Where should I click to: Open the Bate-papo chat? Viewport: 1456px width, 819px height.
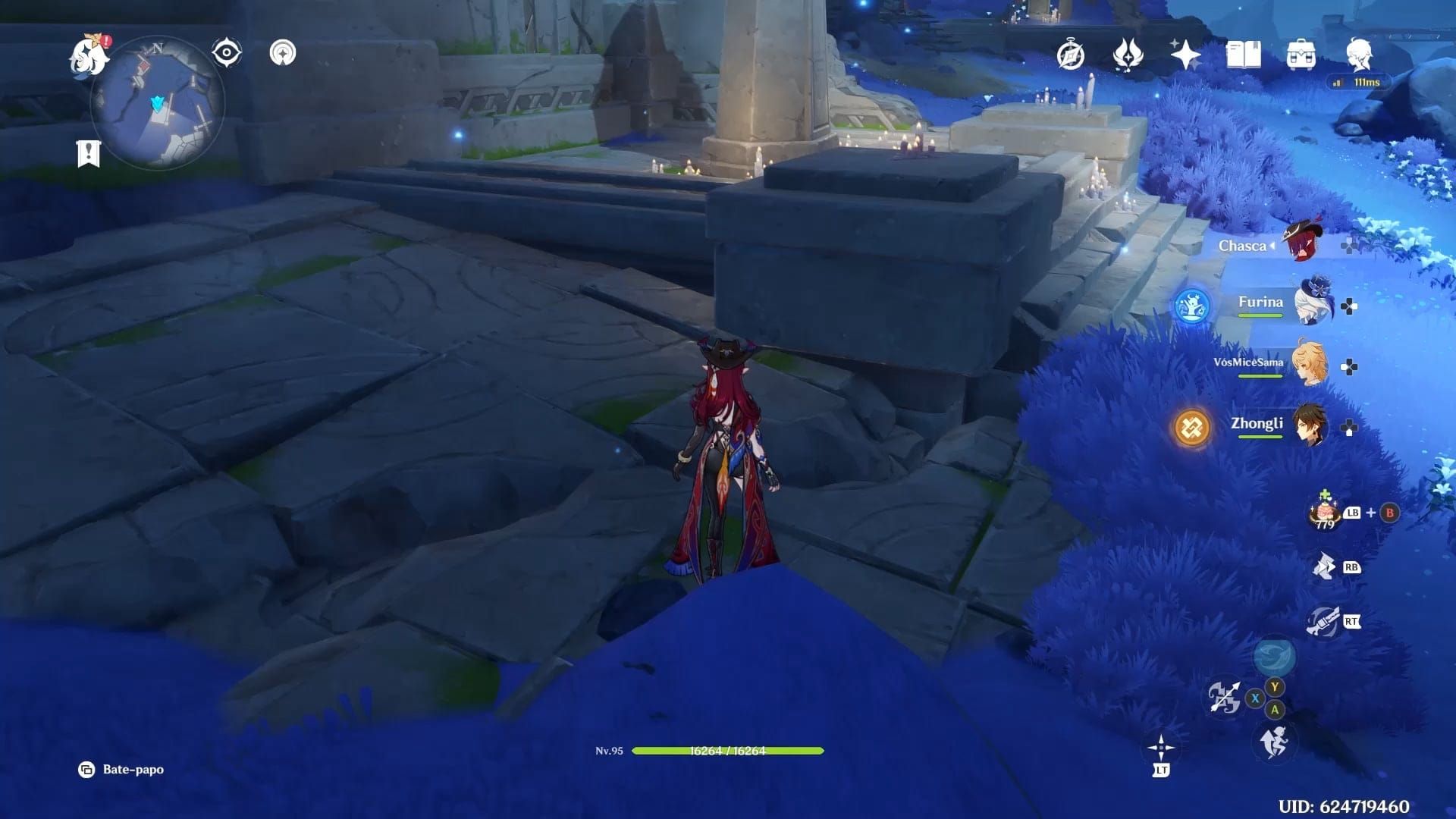click(121, 770)
